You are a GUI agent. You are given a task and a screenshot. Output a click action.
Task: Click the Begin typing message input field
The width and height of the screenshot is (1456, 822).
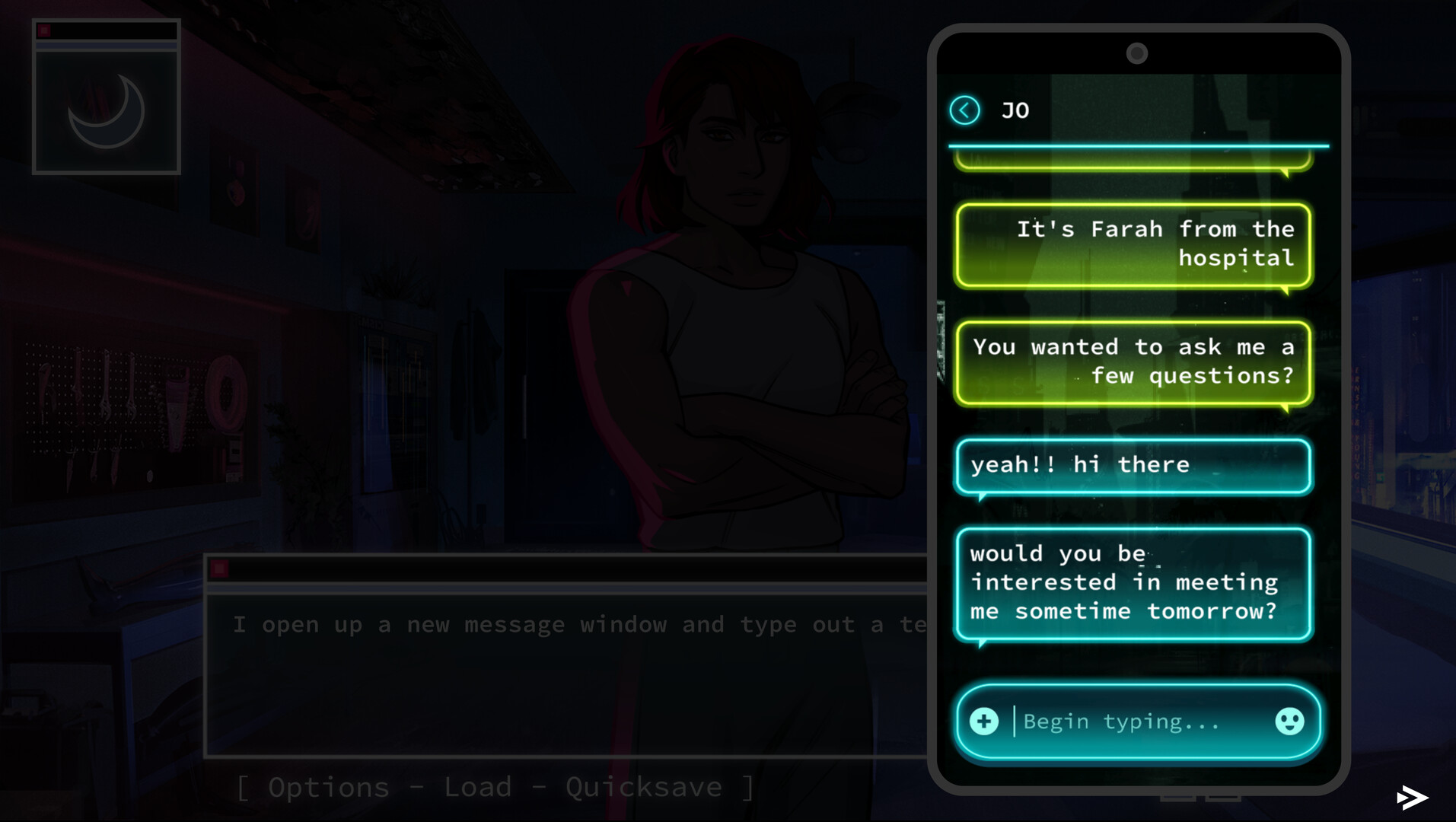coord(1119,722)
